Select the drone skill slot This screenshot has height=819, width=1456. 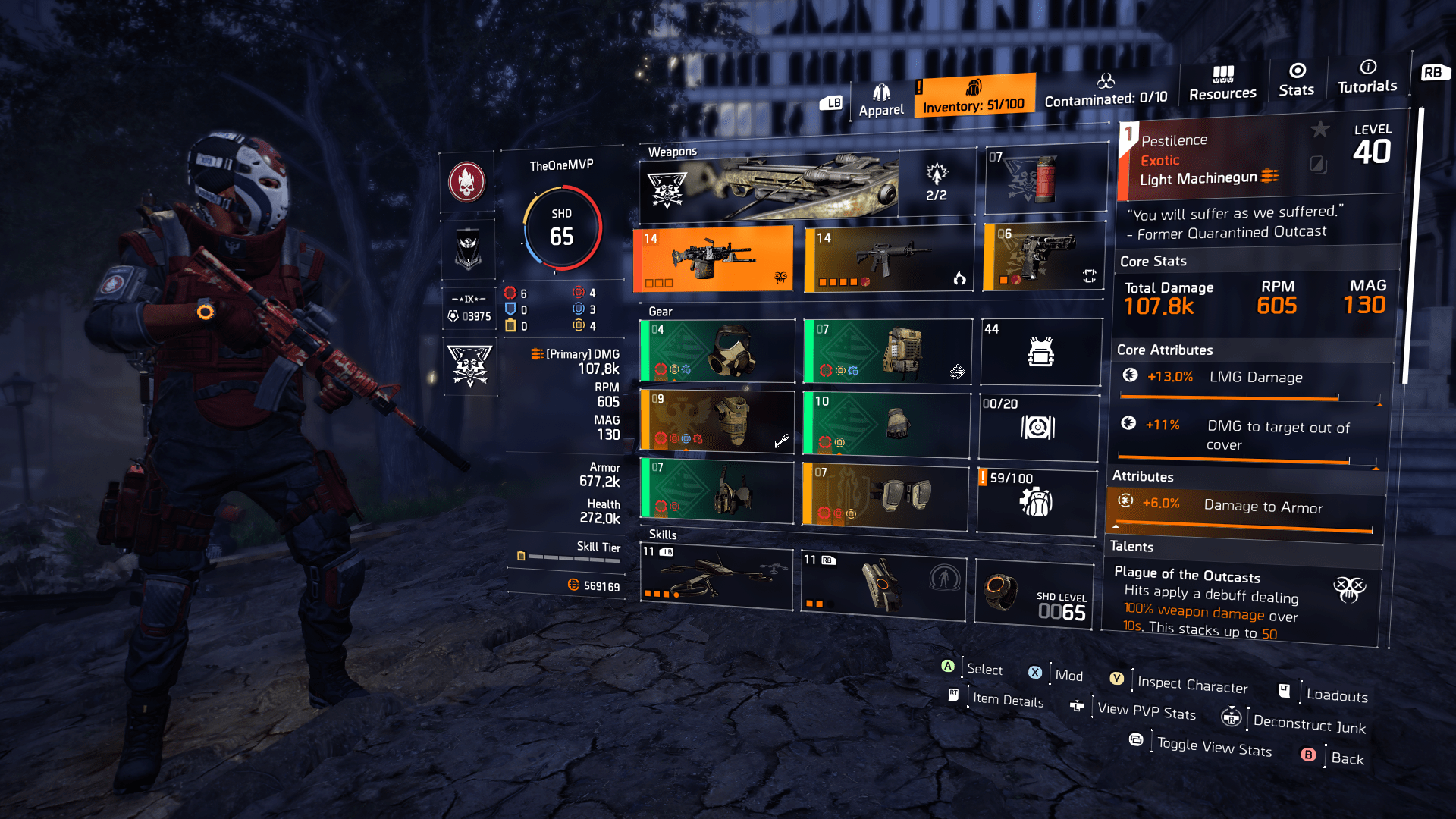click(716, 579)
